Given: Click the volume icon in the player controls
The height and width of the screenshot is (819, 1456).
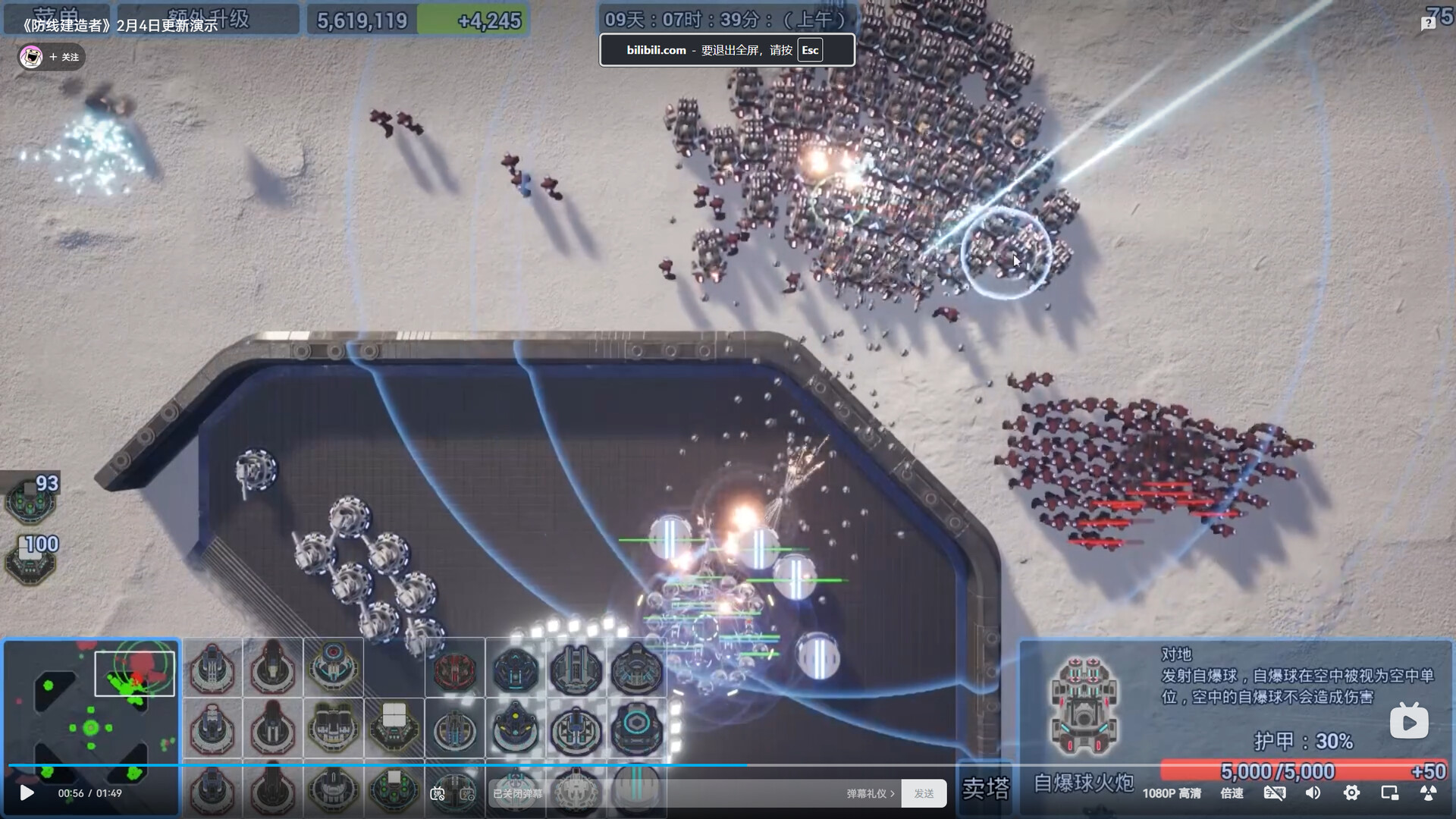Looking at the screenshot, I should click(x=1314, y=793).
